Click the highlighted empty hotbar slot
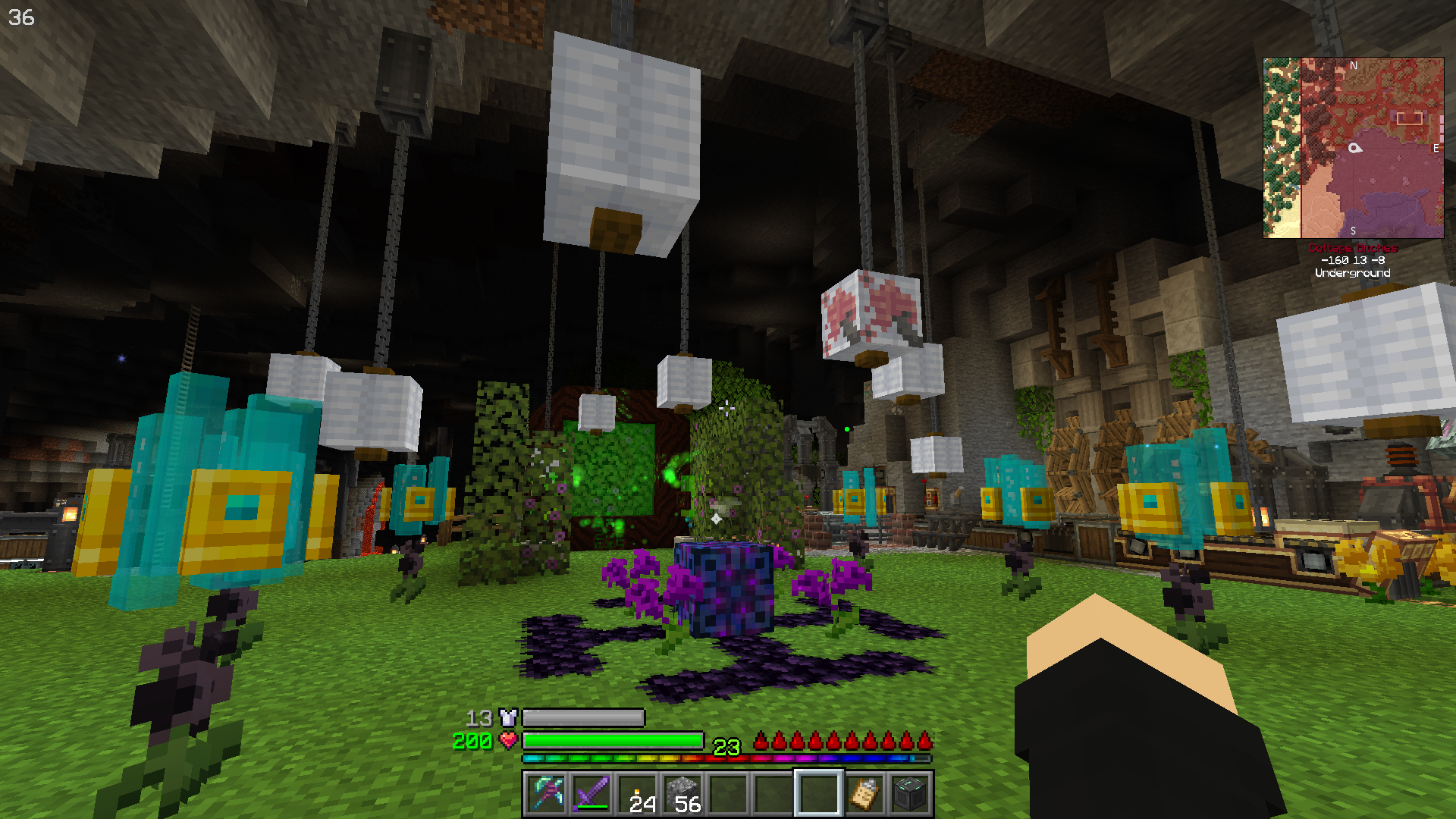Image resolution: width=1456 pixels, height=819 pixels. (818, 793)
